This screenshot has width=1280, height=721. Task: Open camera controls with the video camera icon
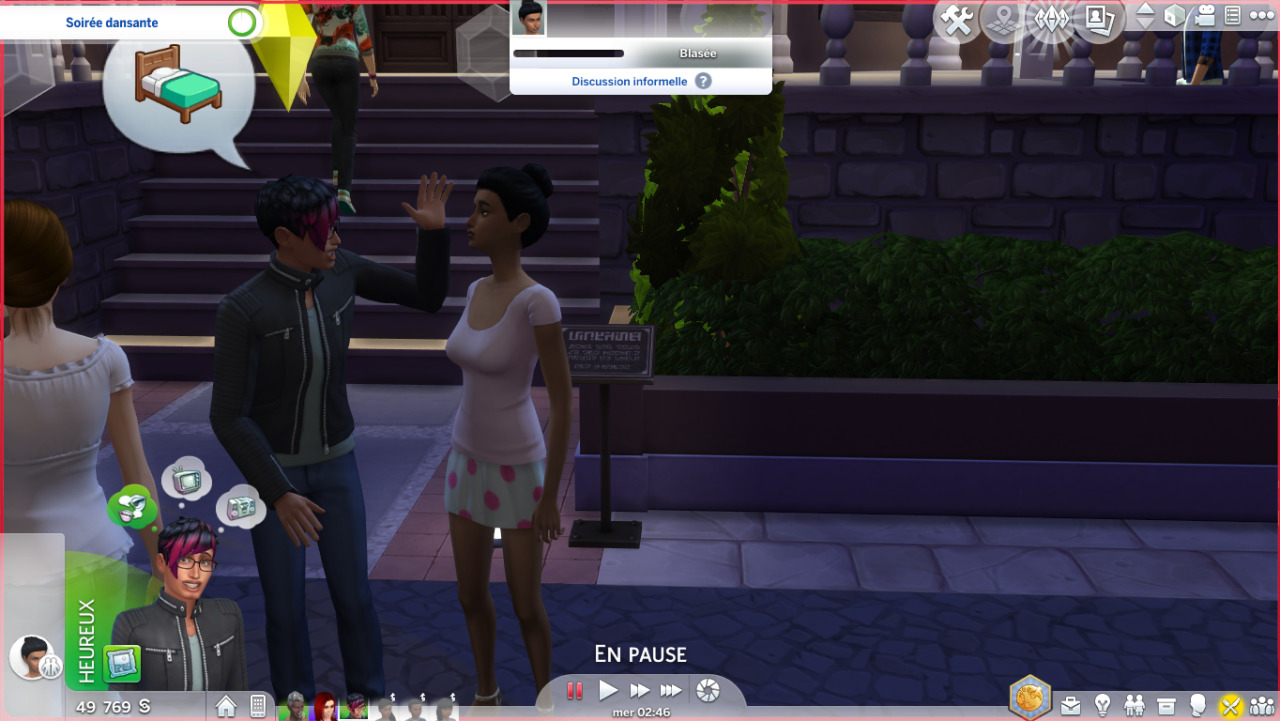1205,15
